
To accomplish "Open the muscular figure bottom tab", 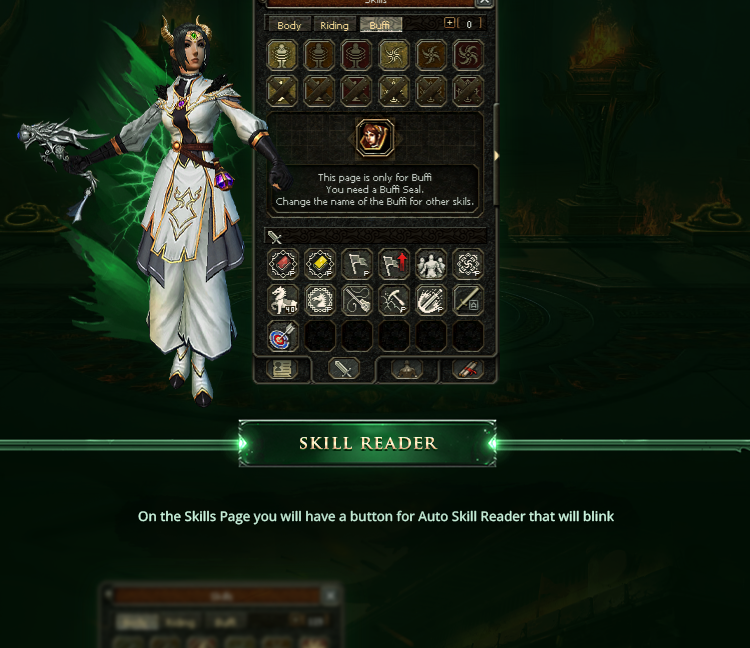I will pyautogui.click(x=406, y=369).
